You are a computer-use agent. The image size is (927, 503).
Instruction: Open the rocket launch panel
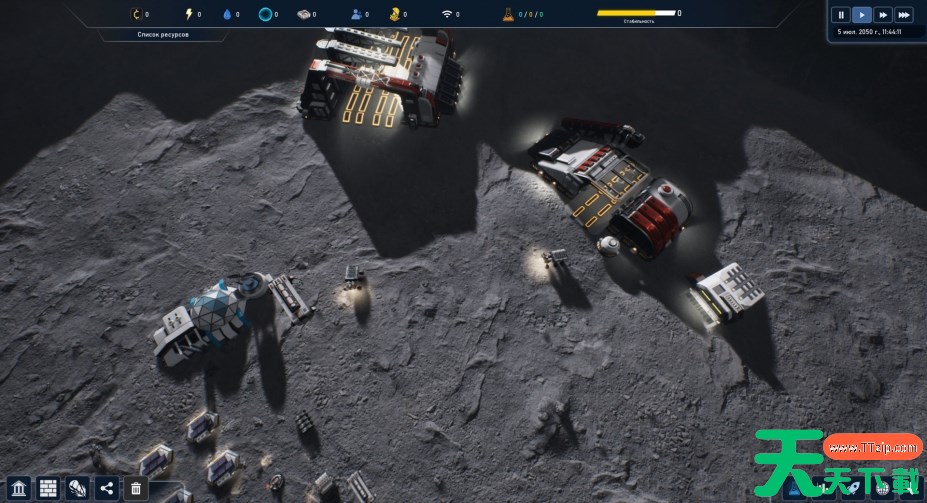coord(854,487)
